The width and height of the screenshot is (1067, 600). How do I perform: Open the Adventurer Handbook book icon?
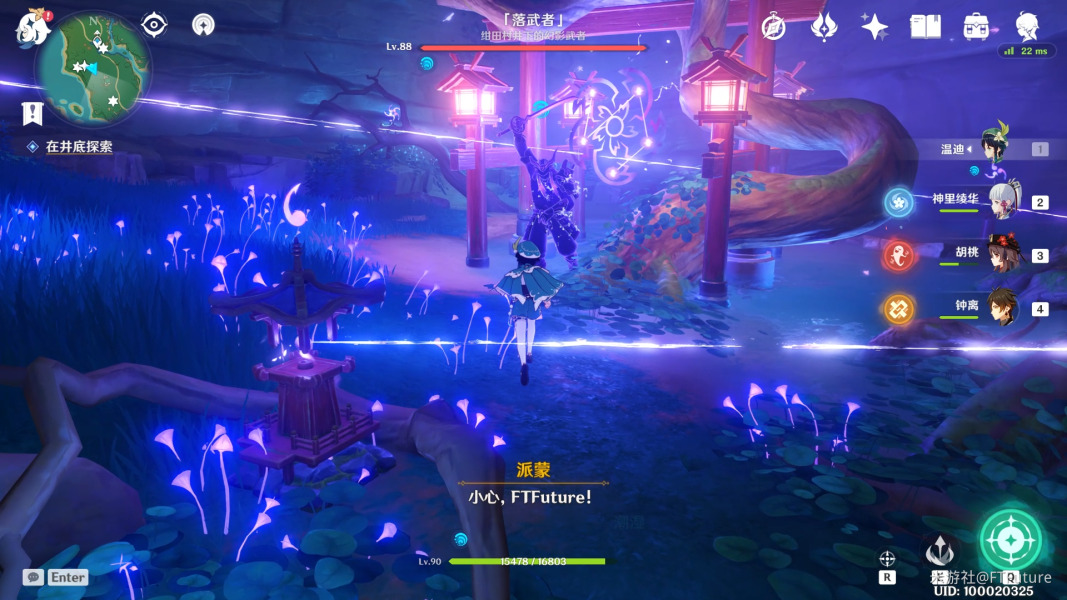925,27
